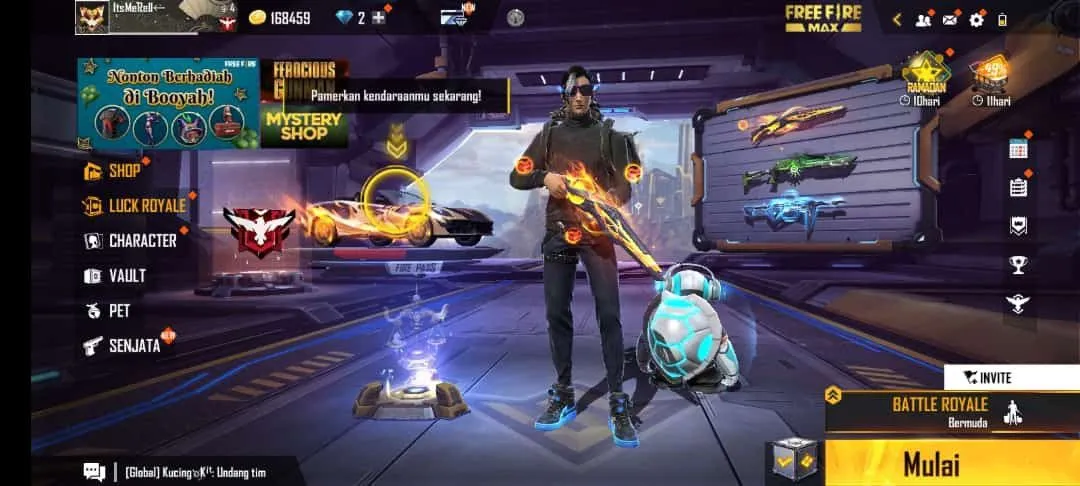This screenshot has height=486, width=1080.
Task: Open the missions clipboard icon
Action: tap(1018, 187)
